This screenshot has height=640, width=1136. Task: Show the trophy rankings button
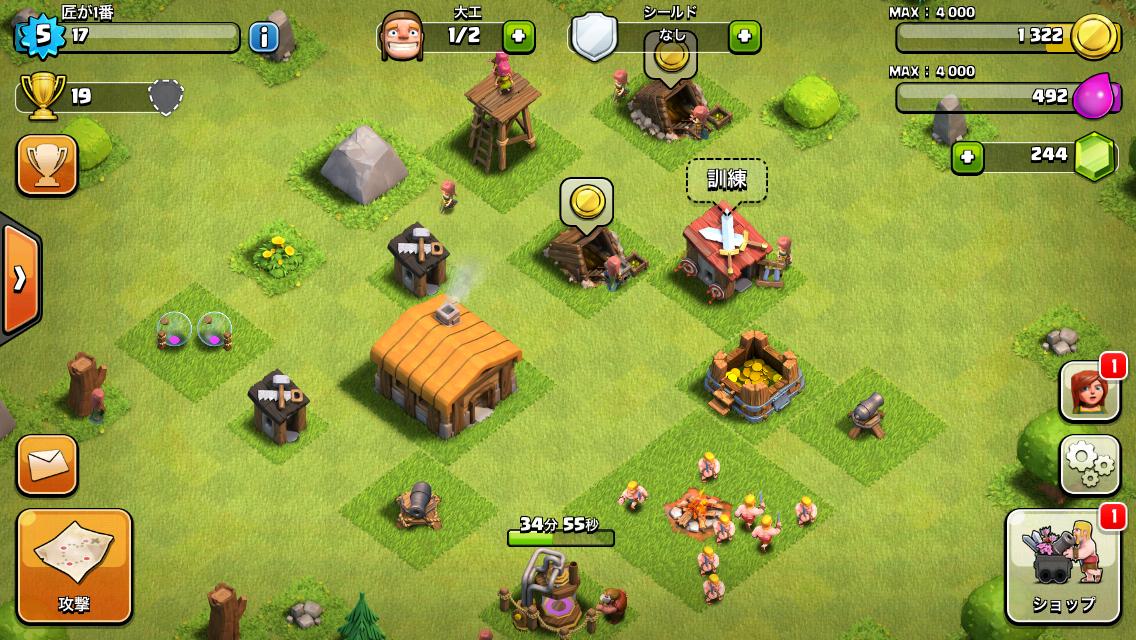pyautogui.click(x=47, y=165)
